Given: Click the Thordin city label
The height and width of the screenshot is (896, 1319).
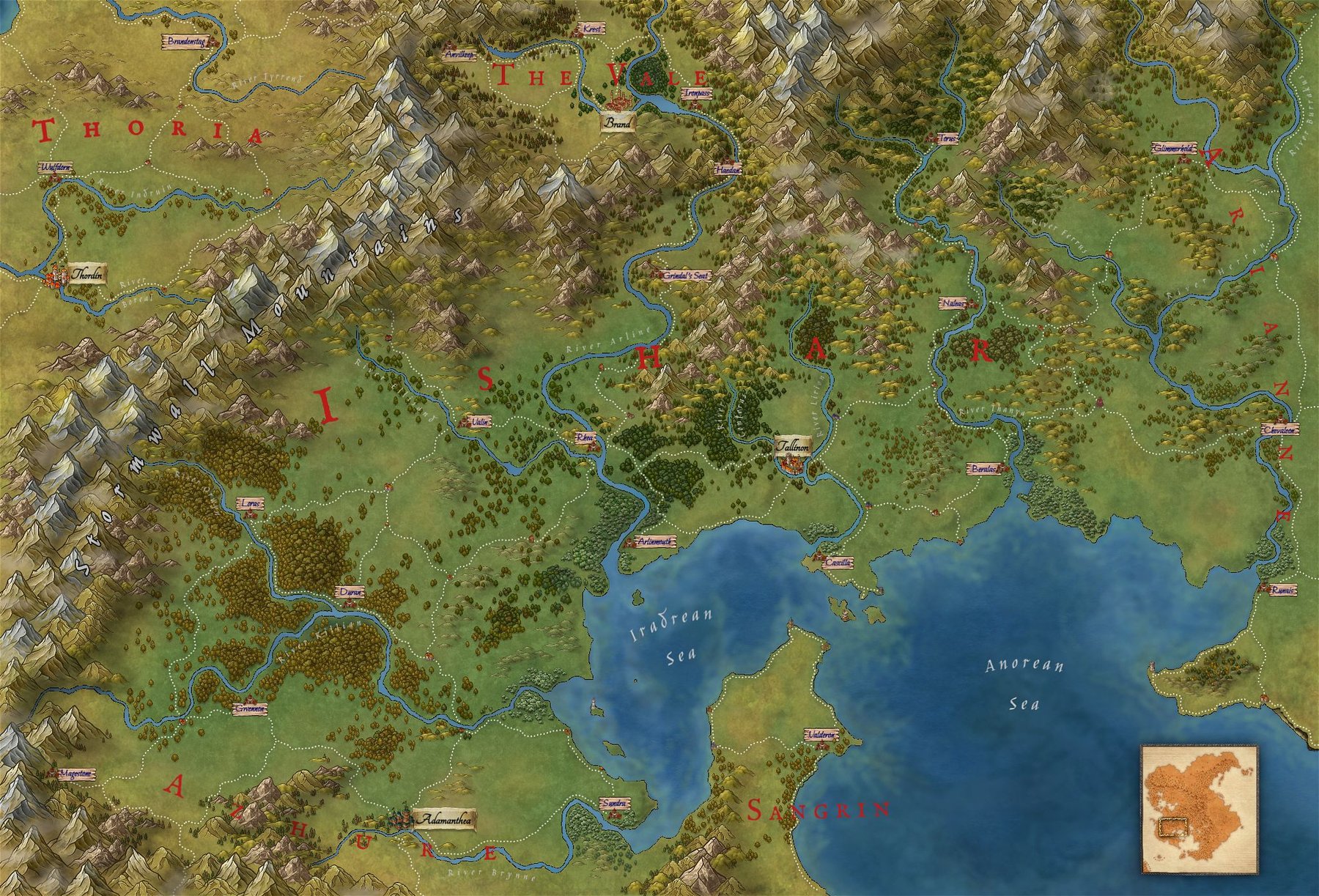Looking at the screenshot, I should (x=89, y=275).
